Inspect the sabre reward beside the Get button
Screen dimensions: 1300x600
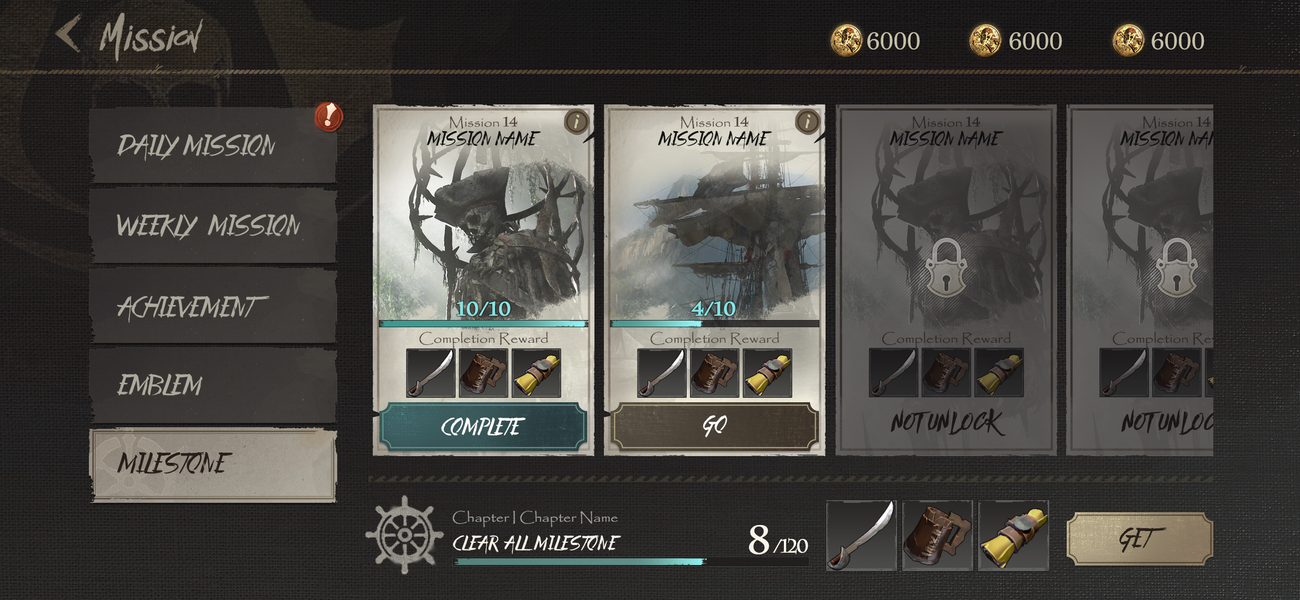pyautogui.click(x=861, y=536)
